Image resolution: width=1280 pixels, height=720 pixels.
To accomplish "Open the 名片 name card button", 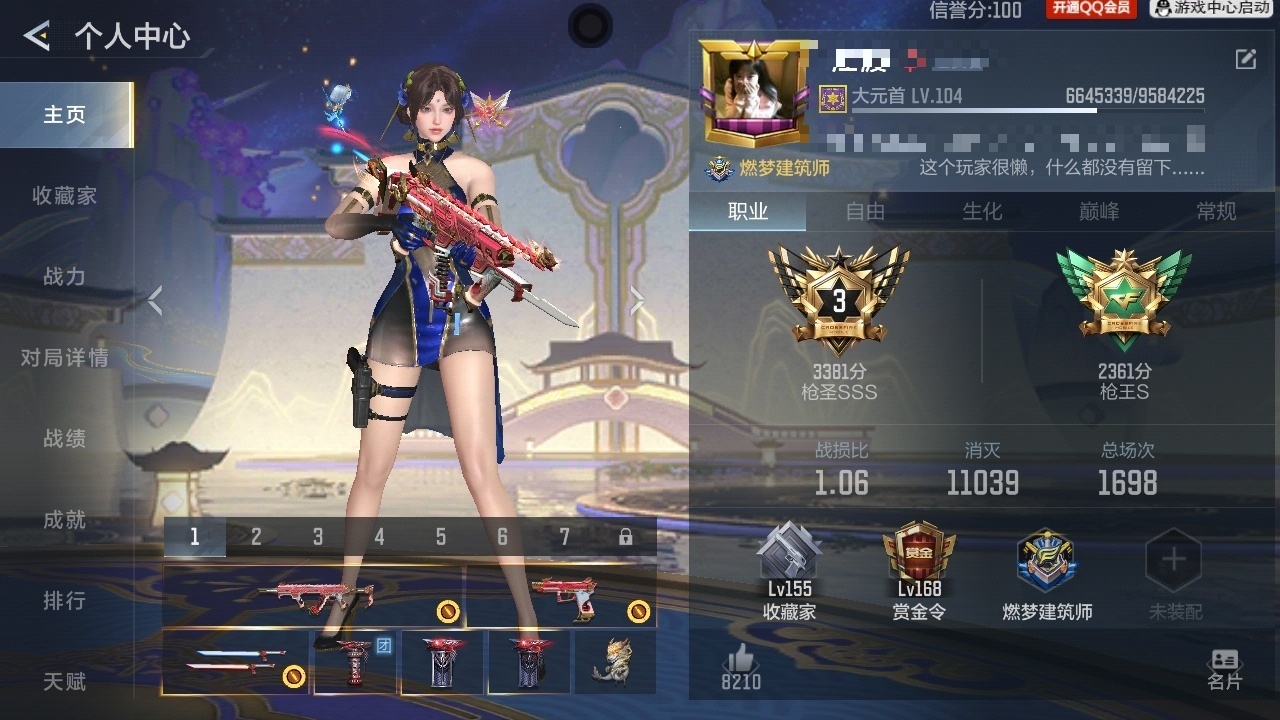I will 1224,668.
